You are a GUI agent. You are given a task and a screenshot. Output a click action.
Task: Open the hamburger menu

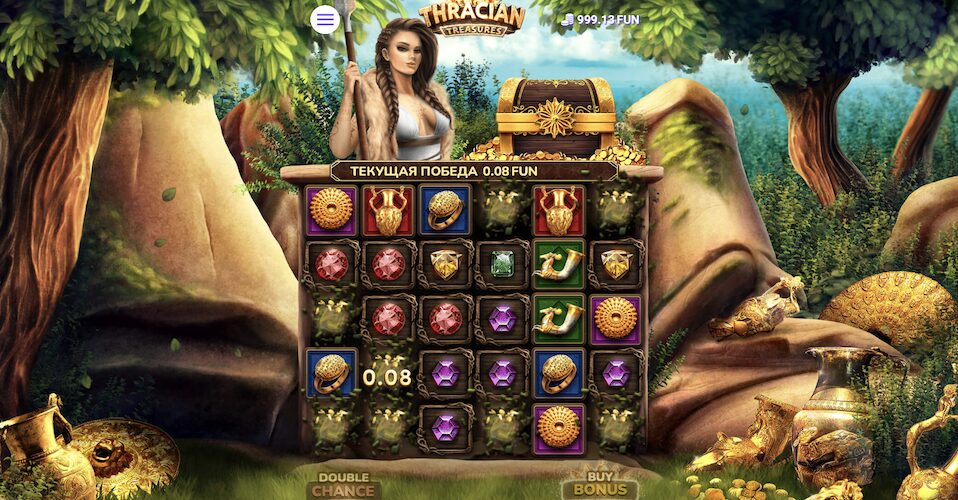click(325, 19)
